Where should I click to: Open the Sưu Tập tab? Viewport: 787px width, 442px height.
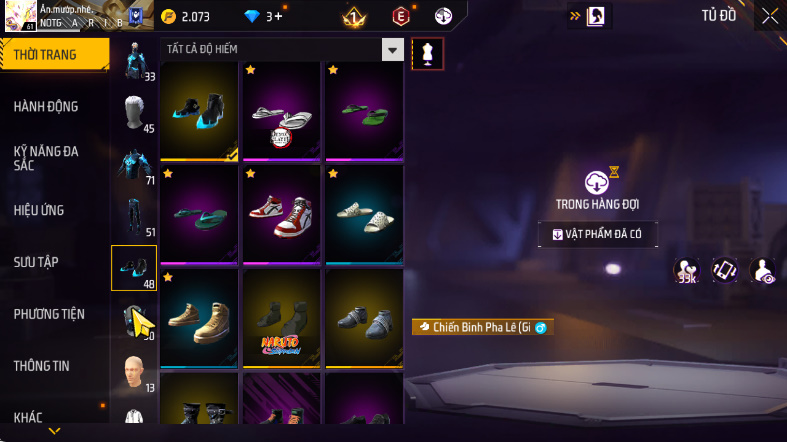point(36,262)
